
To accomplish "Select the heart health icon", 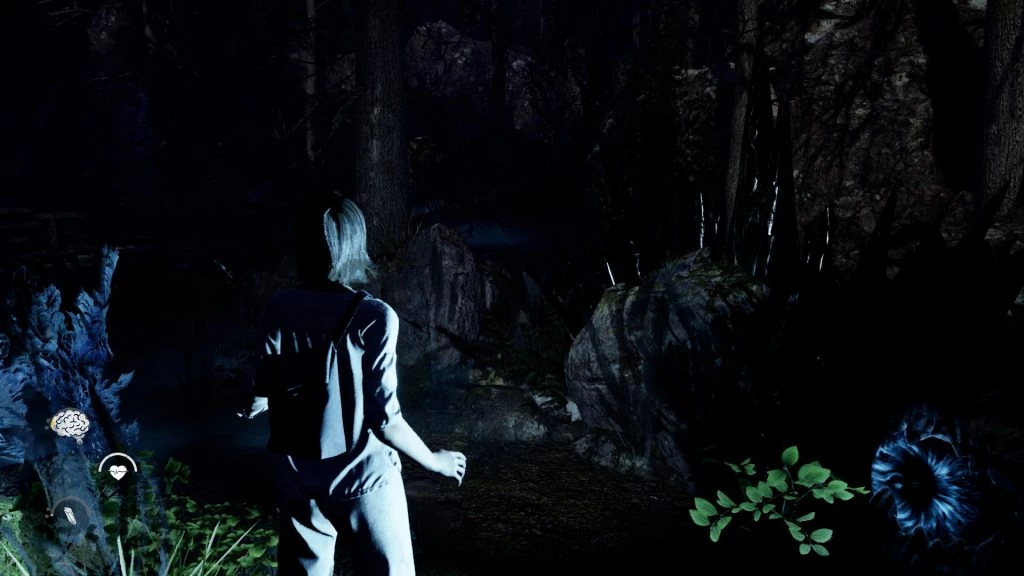I will tap(118, 471).
